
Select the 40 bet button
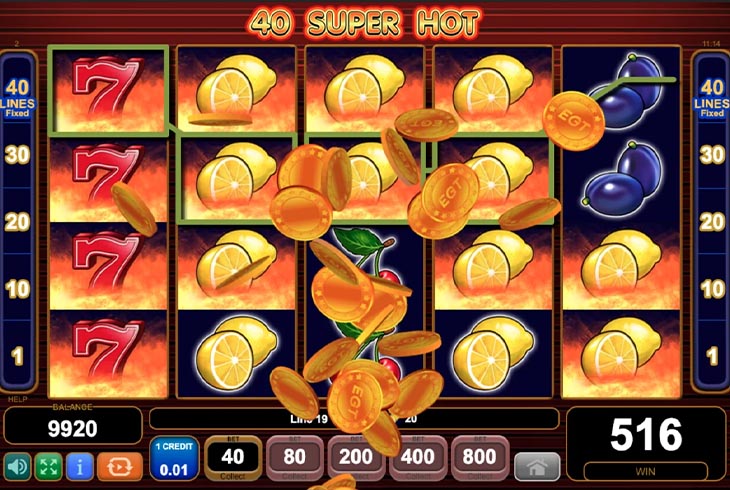click(233, 459)
